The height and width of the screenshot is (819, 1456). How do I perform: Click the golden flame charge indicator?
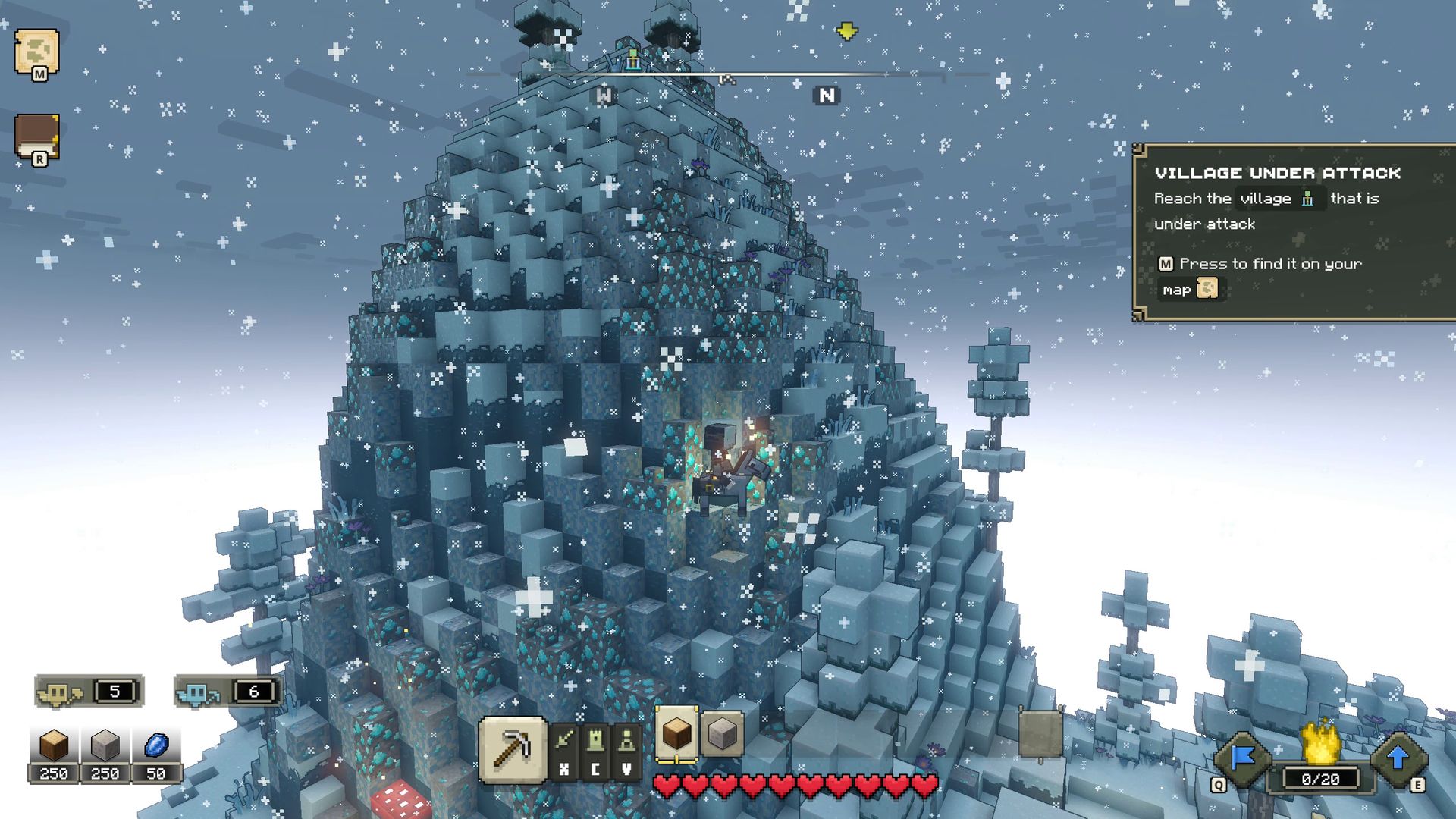[1322, 744]
